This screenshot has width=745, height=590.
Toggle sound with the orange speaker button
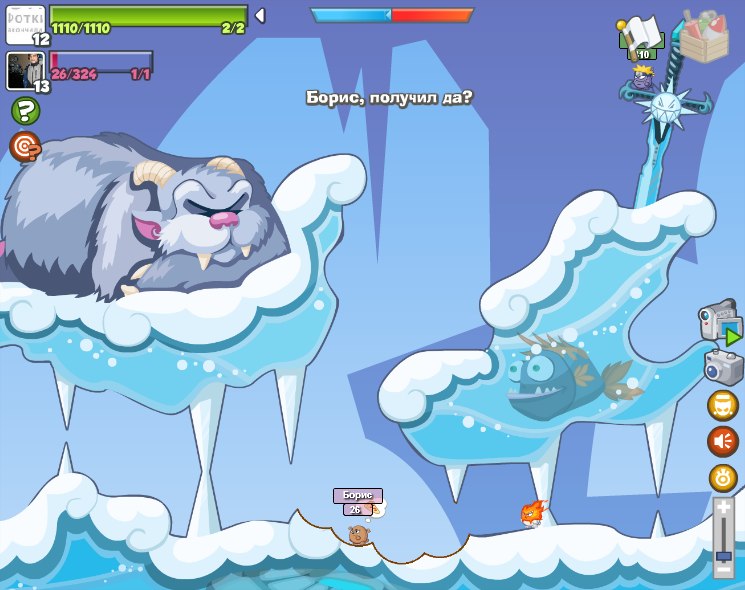723,440
